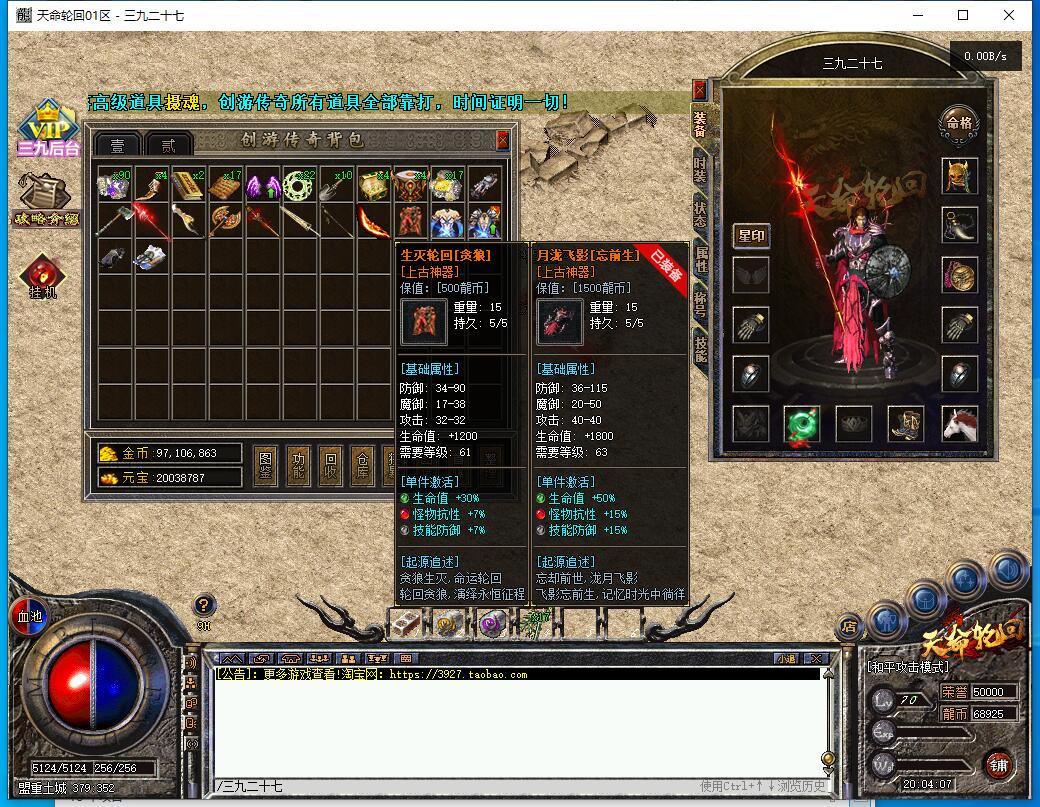Image resolution: width=1040 pixels, height=807 pixels.
Task: Select the golden treasure chest item
Action: (373, 185)
